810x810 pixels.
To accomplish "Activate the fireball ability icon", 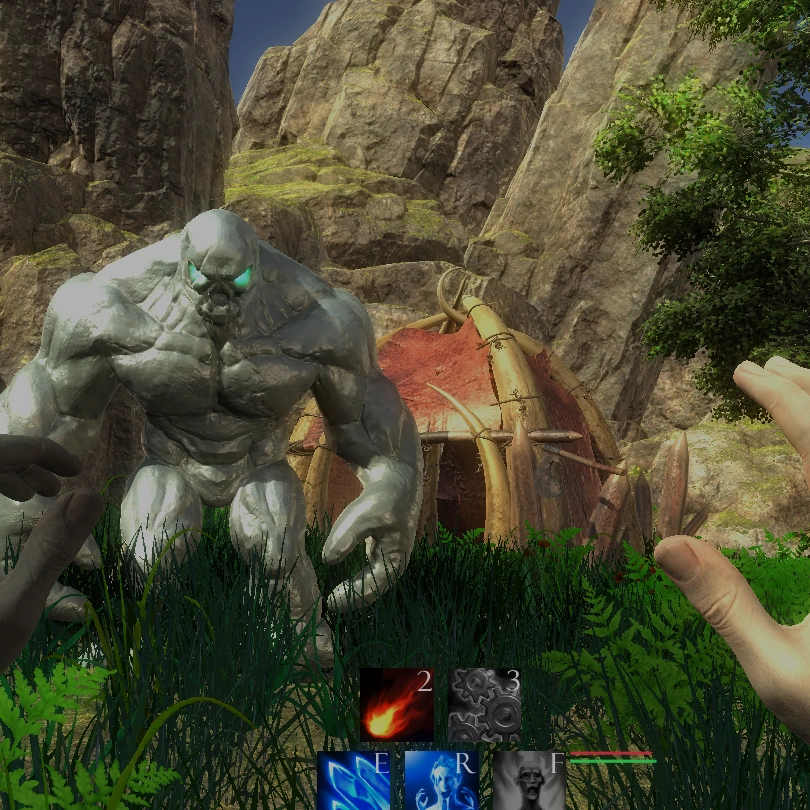I will [x=396, y=704].
